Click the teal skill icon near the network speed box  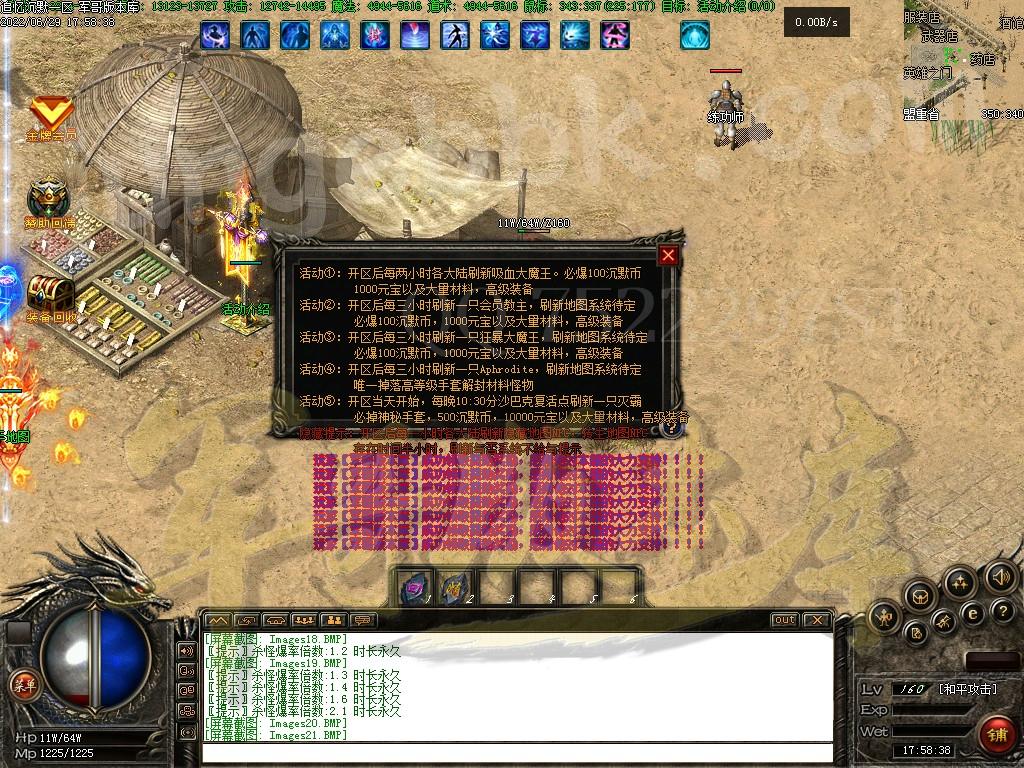pos(695,36)
